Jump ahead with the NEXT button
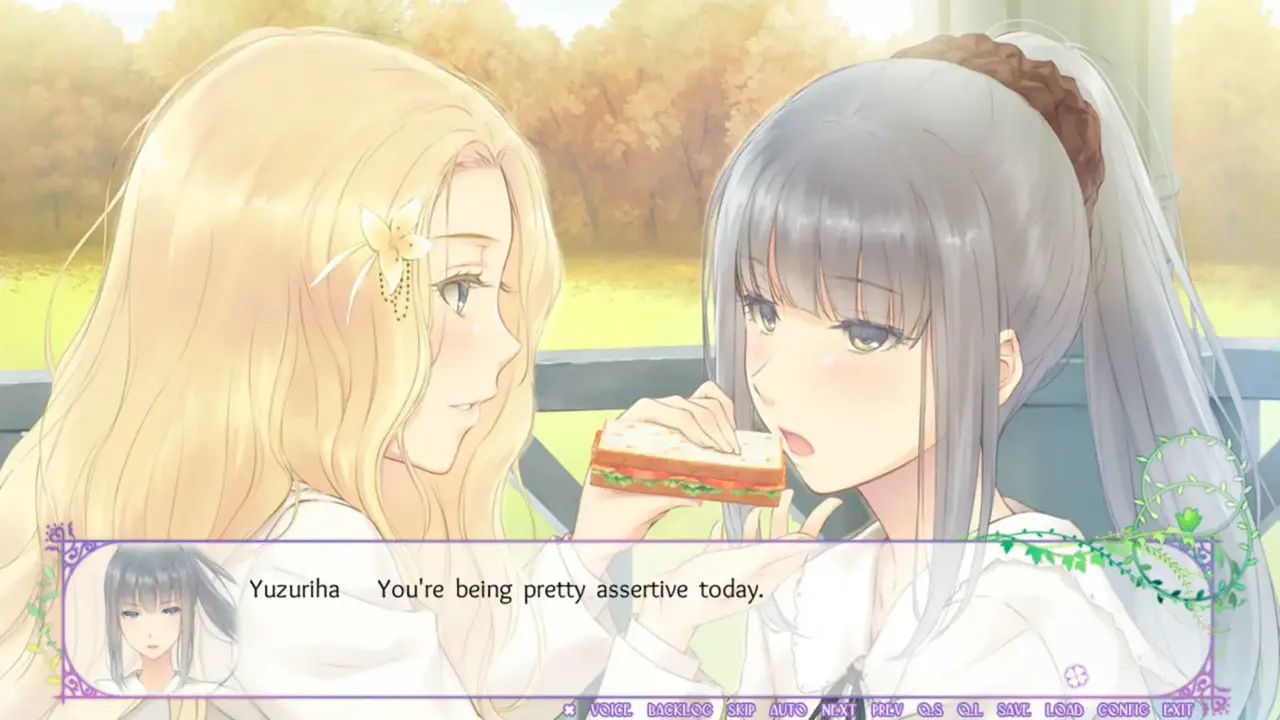Viewport: 1280px width, 720px height. pos(838,710)
